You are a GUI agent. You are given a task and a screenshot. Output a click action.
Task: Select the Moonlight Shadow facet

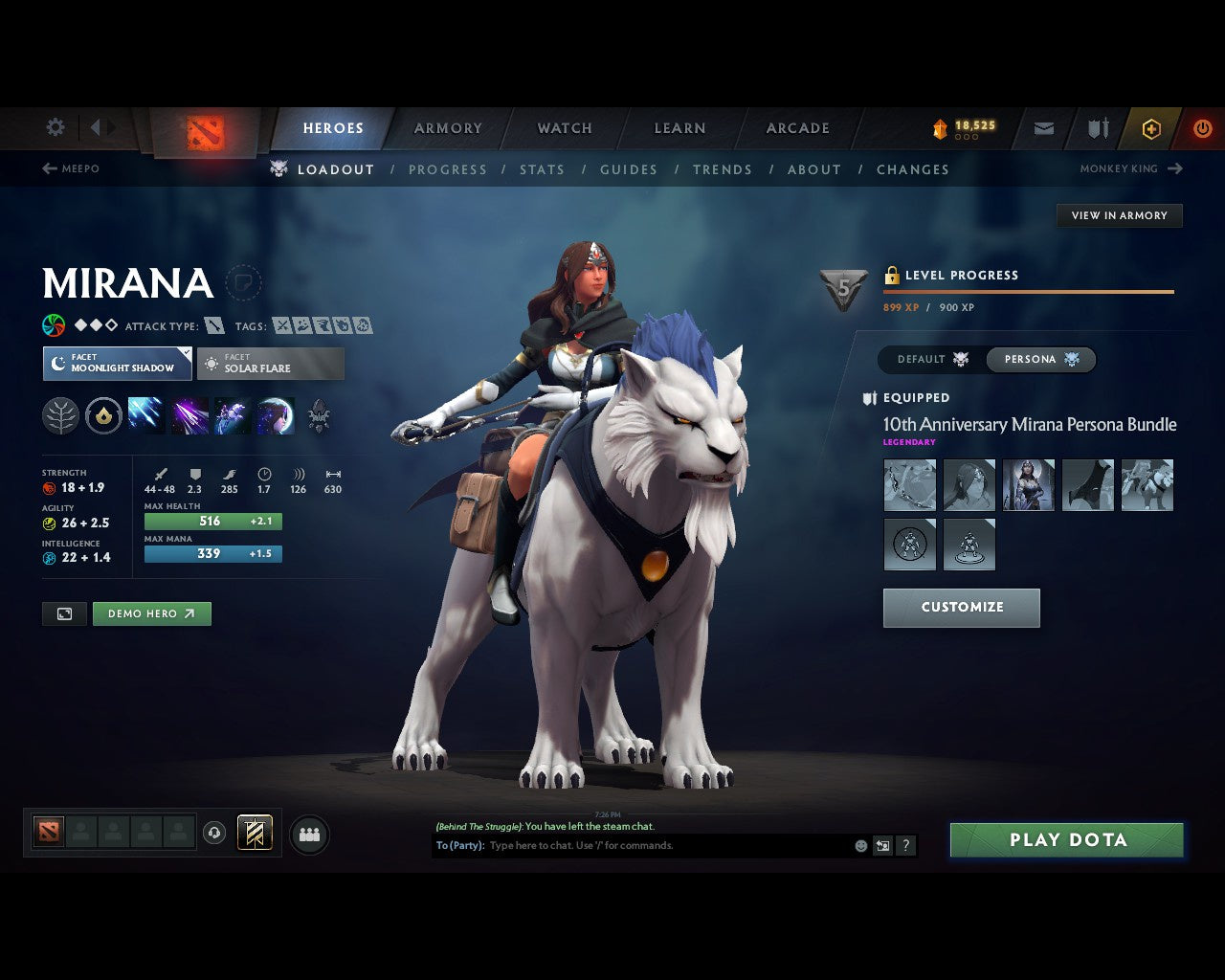(117, 364)
